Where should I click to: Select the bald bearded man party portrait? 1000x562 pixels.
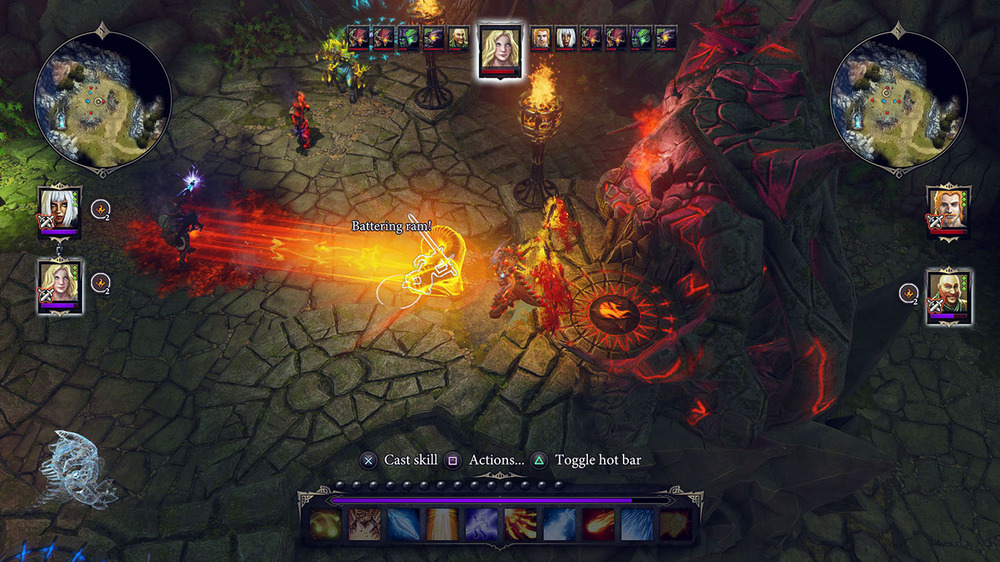click(948, 293)
